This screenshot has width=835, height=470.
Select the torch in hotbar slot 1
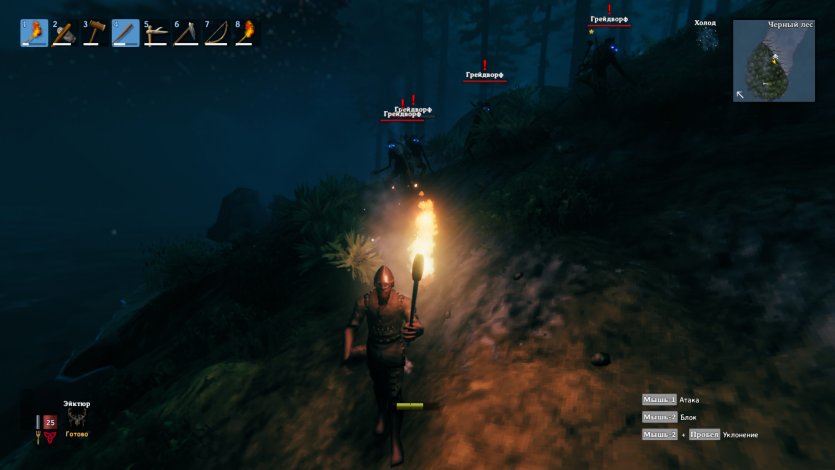coord(34,33)
